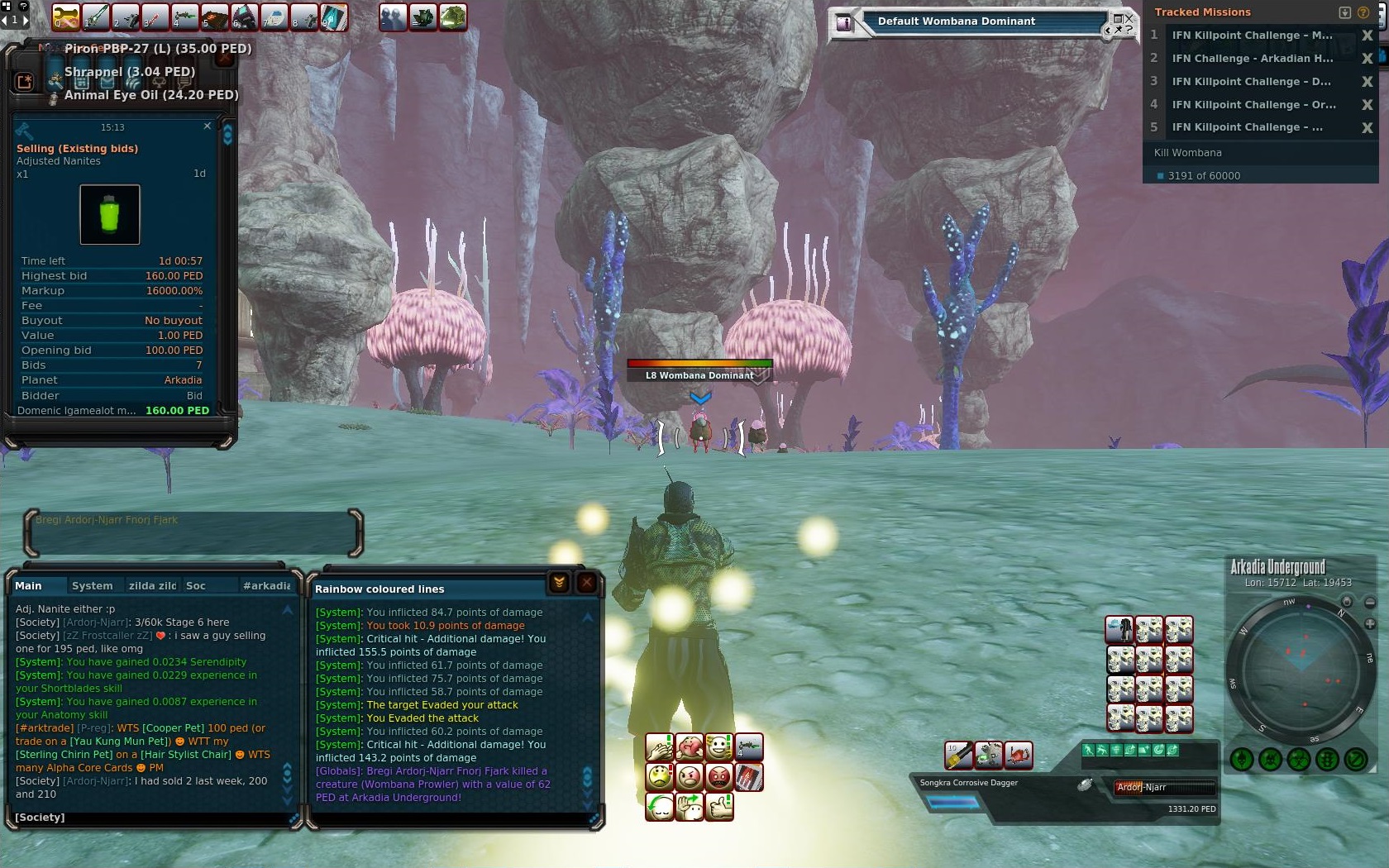The width and height of the screenshot is (1389, 868).
Task: Open tracked mission IFN Challenge - Arkadian H...
Action: [1252, 59]
